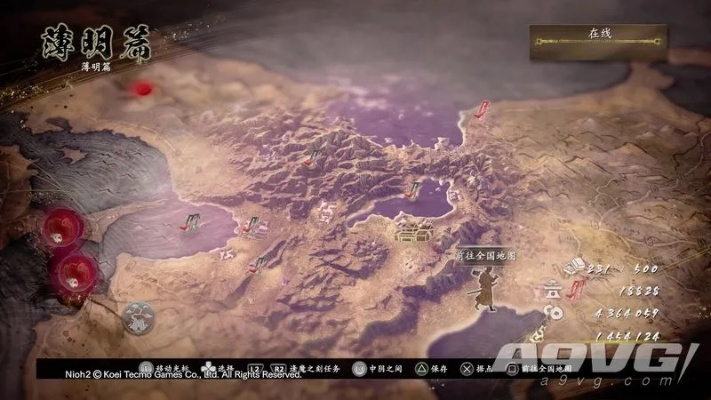Choose the golden castle marker on the map
The image size is (711, 400).
(x=411, y=232)
